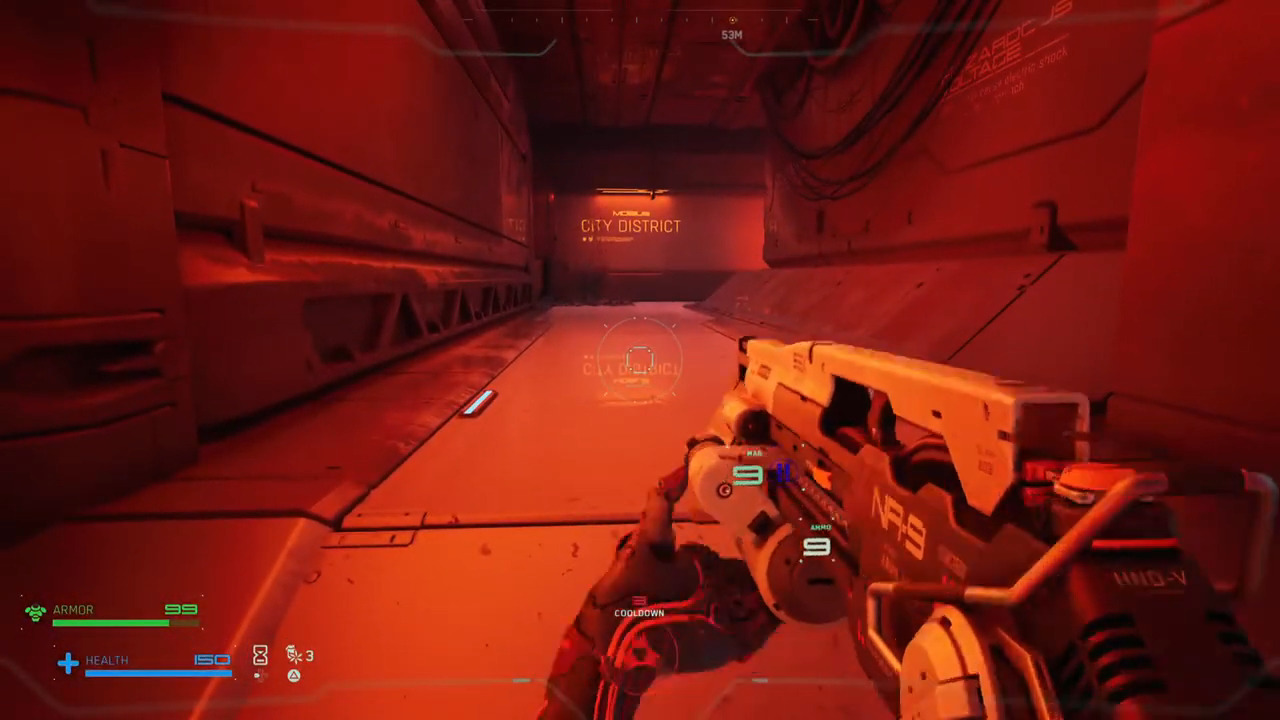Click the green armor icon
Image resolution: width=1280 pixels, height=720 pixels.
coord(36,612)
